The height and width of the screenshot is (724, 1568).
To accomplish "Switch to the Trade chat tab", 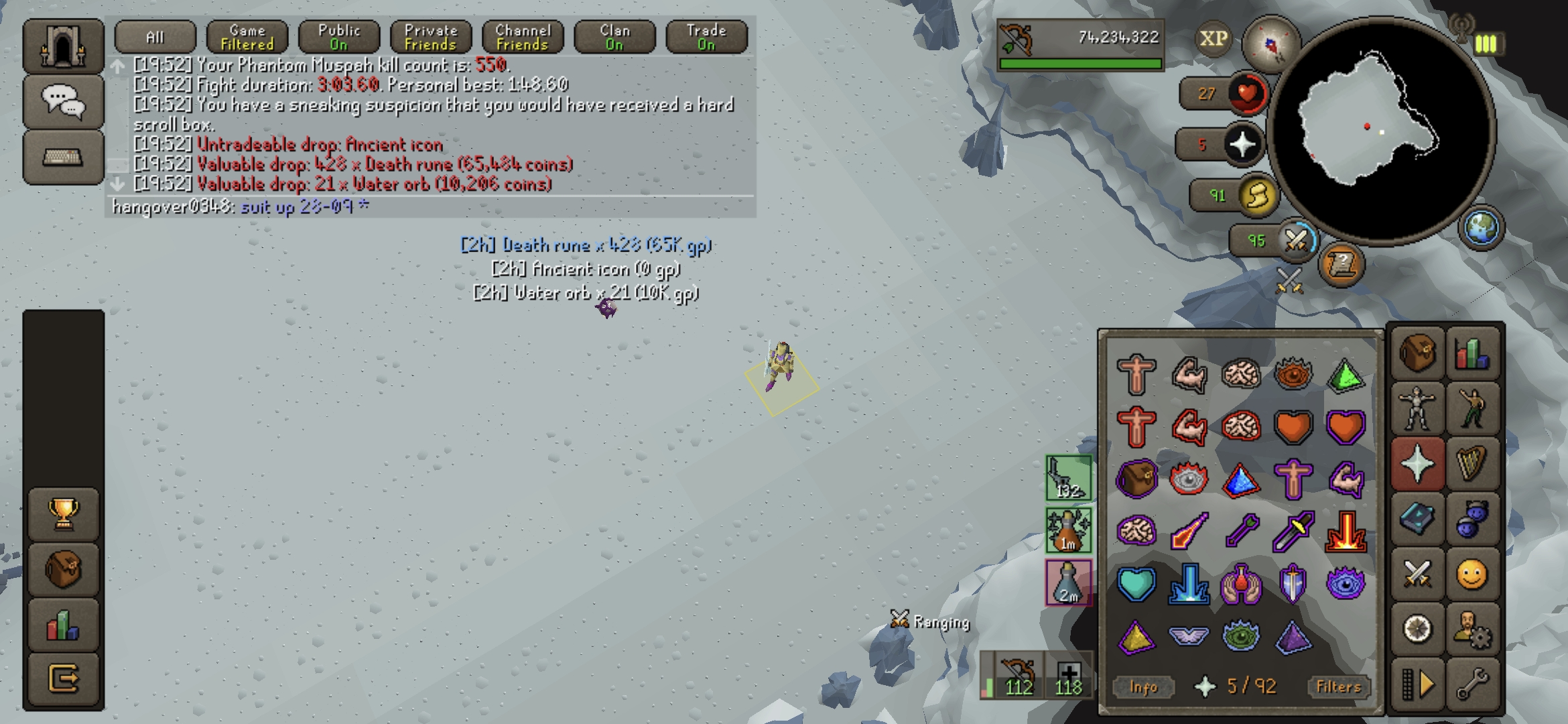I will 706,37.
